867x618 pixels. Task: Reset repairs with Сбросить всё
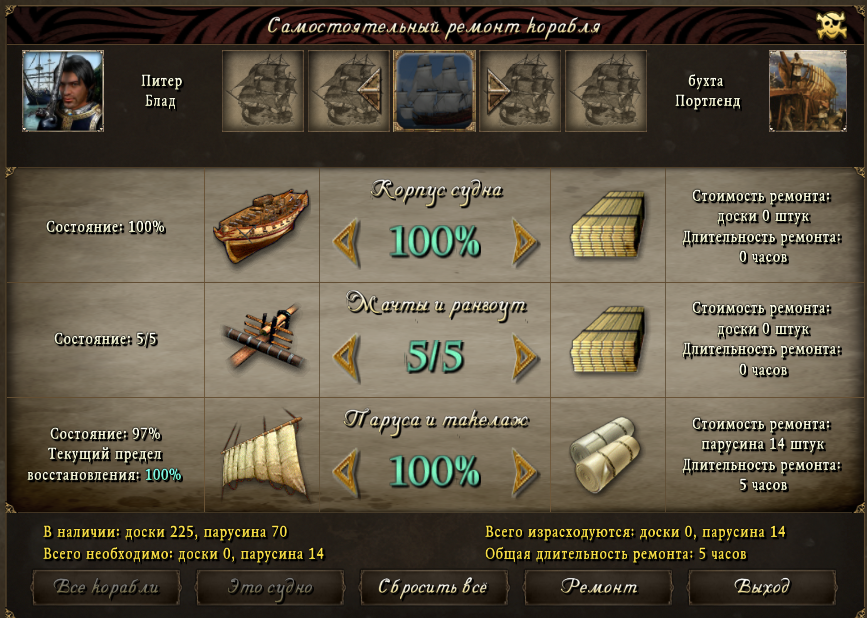click(433, 587)
